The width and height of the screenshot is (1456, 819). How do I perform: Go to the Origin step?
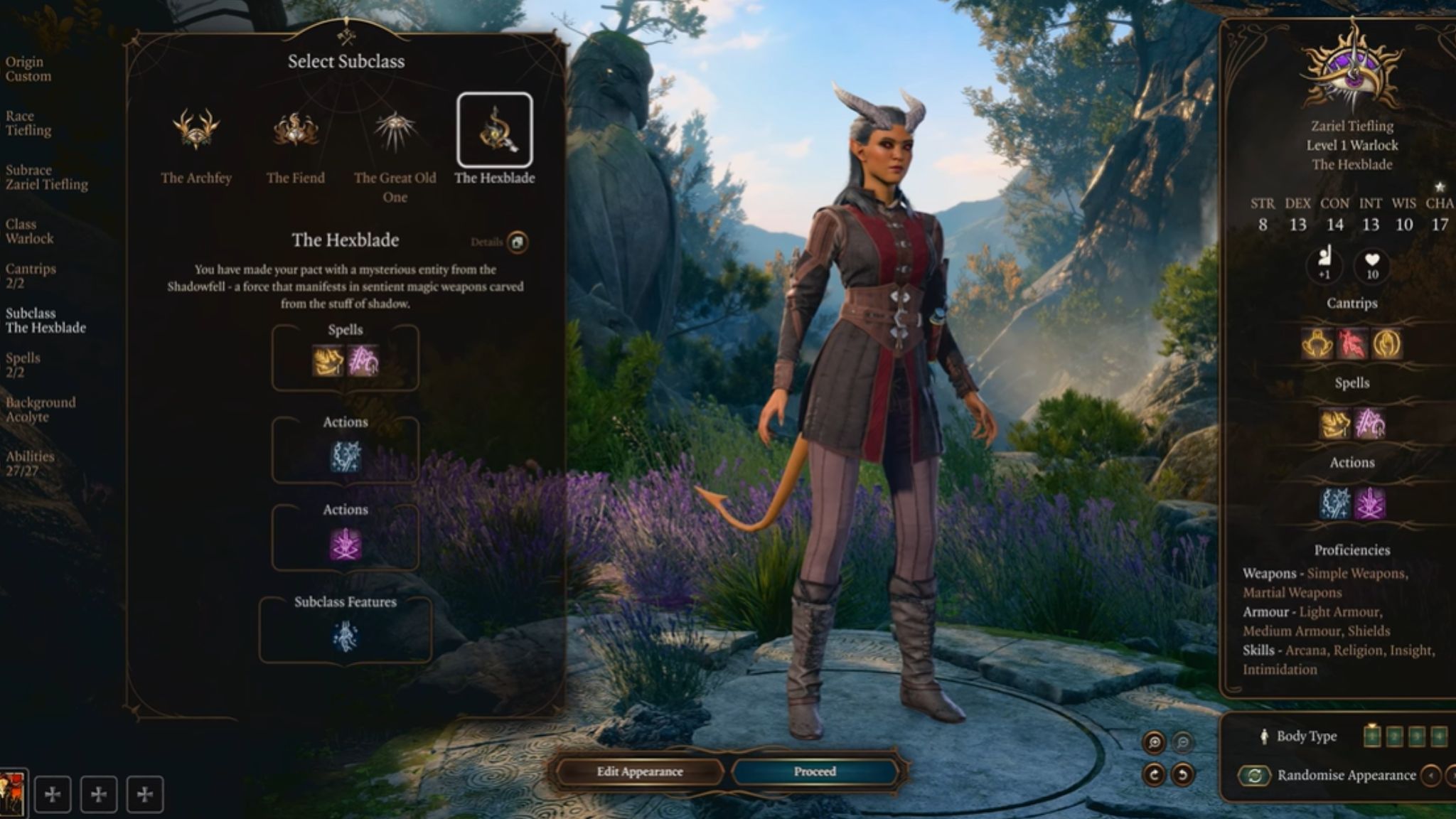point(28,69)
